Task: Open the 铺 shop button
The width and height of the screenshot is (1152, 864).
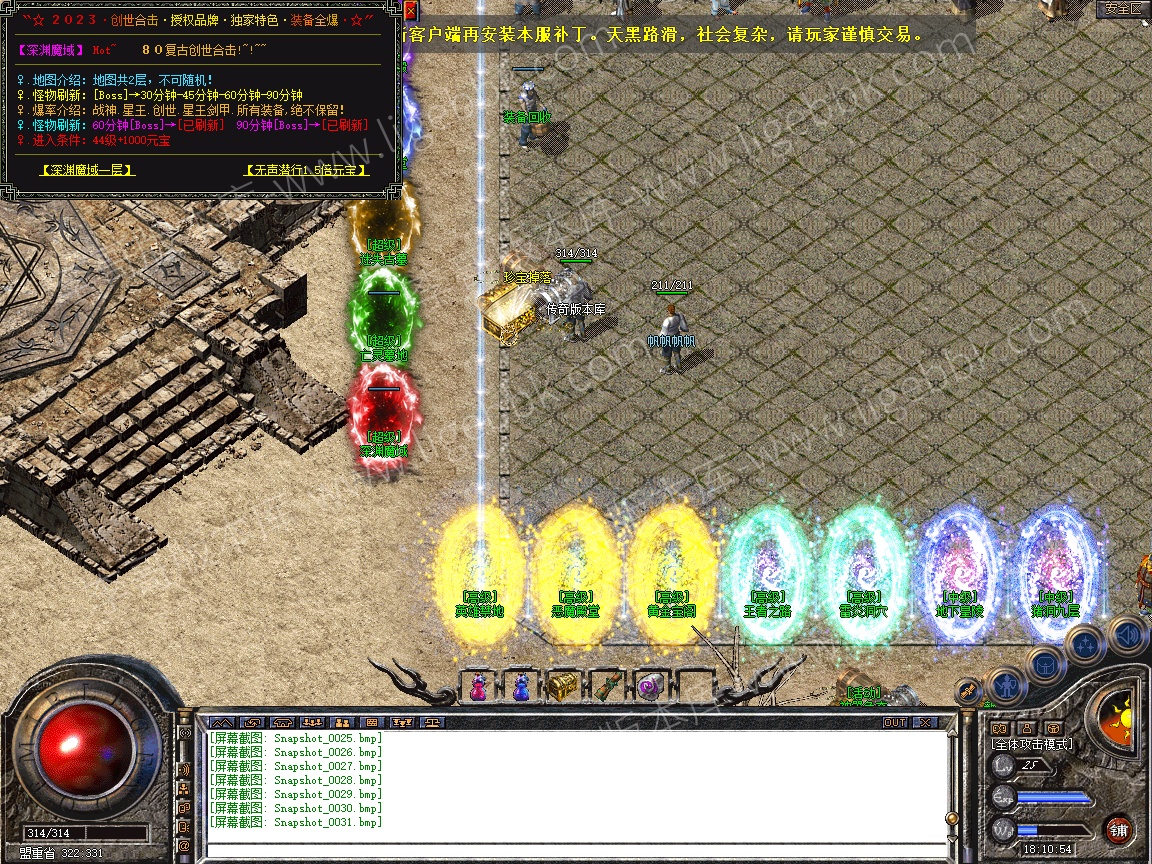Action: (1118, 829)
